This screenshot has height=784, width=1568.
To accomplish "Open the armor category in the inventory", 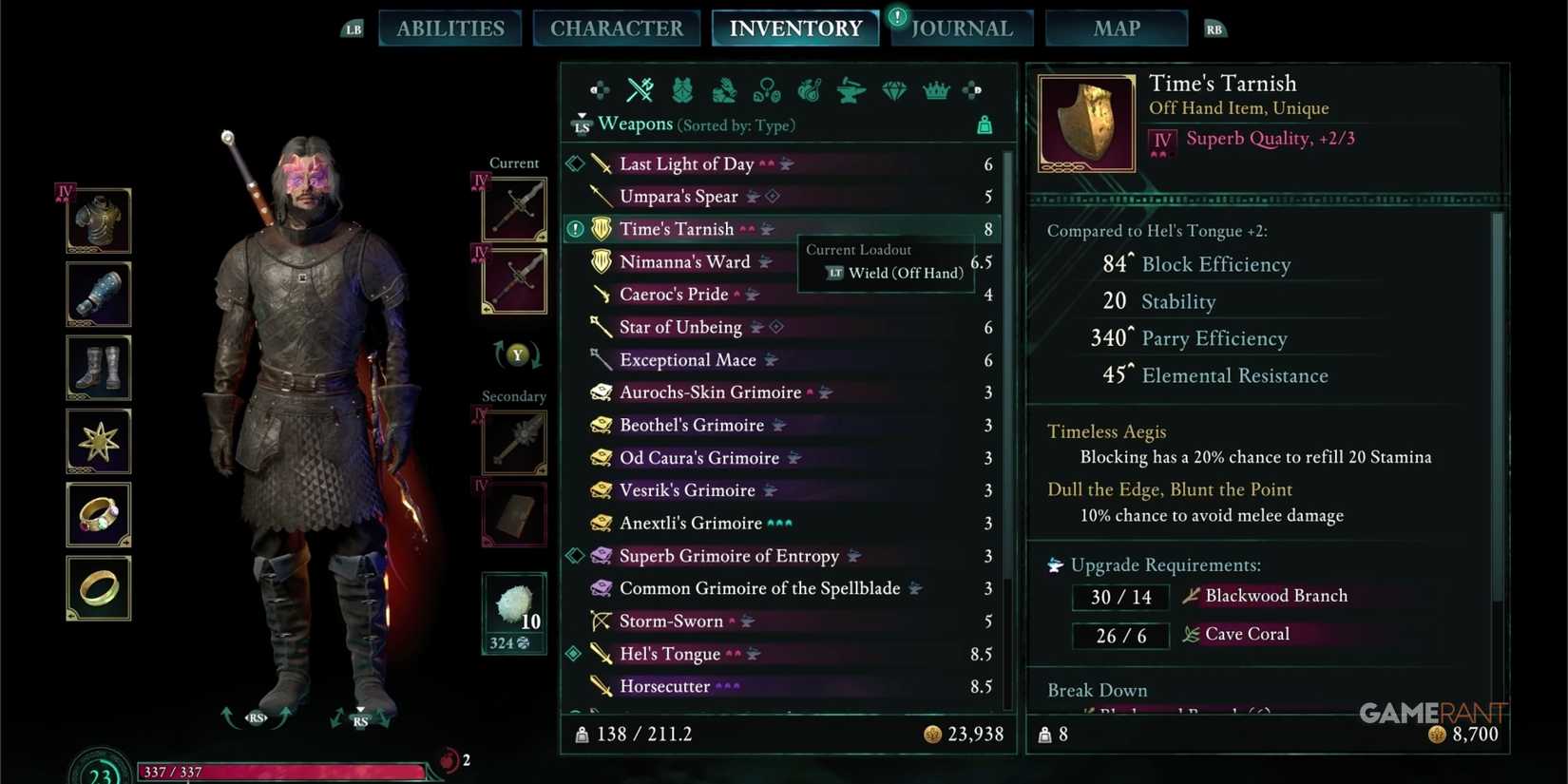I will pyautogui.click(x=682, y=90).
